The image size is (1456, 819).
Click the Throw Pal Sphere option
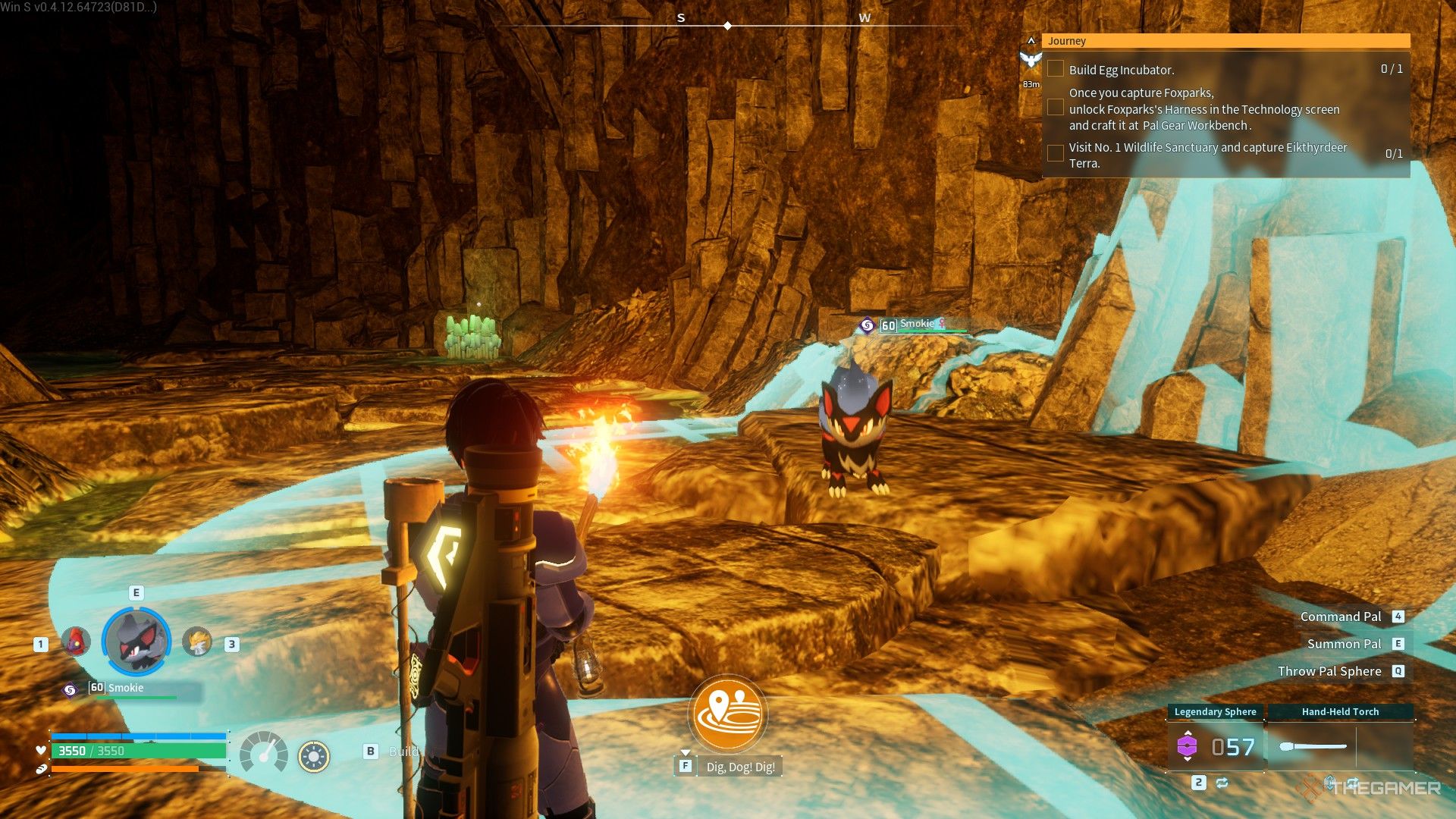pyautogui.click(x=1329, y=671)
